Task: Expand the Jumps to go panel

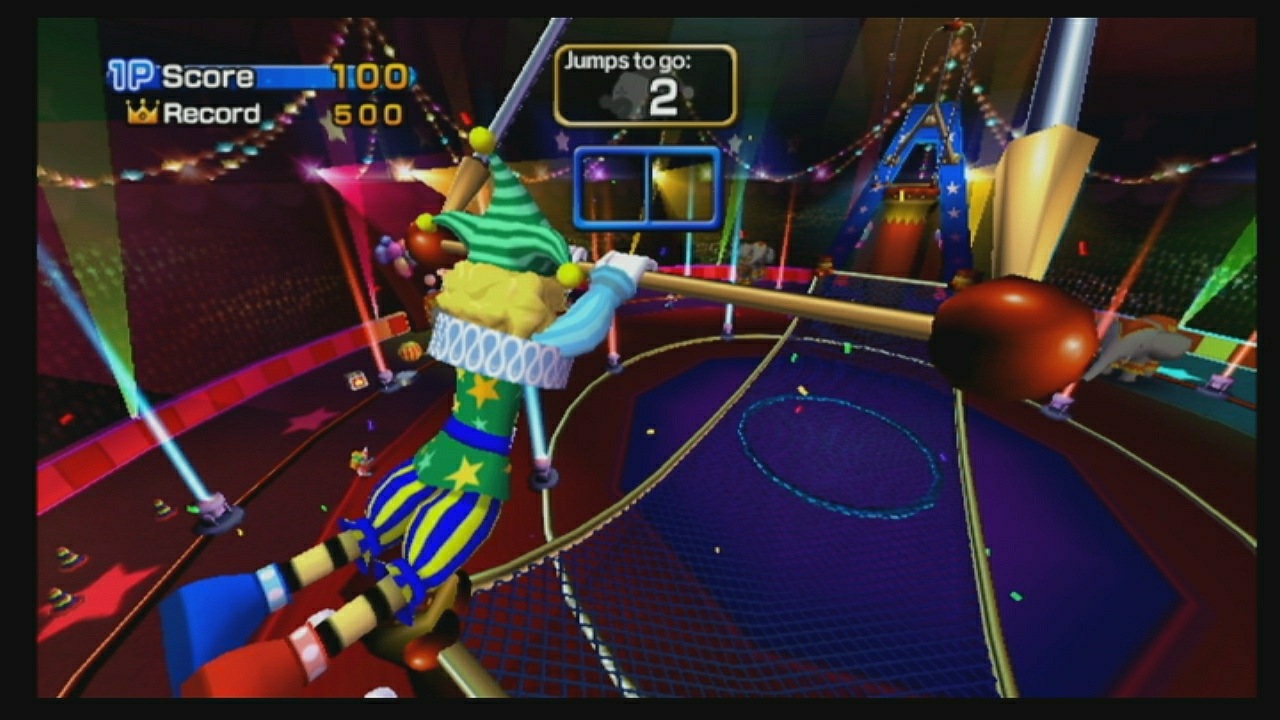Action: tap(648, 85)
